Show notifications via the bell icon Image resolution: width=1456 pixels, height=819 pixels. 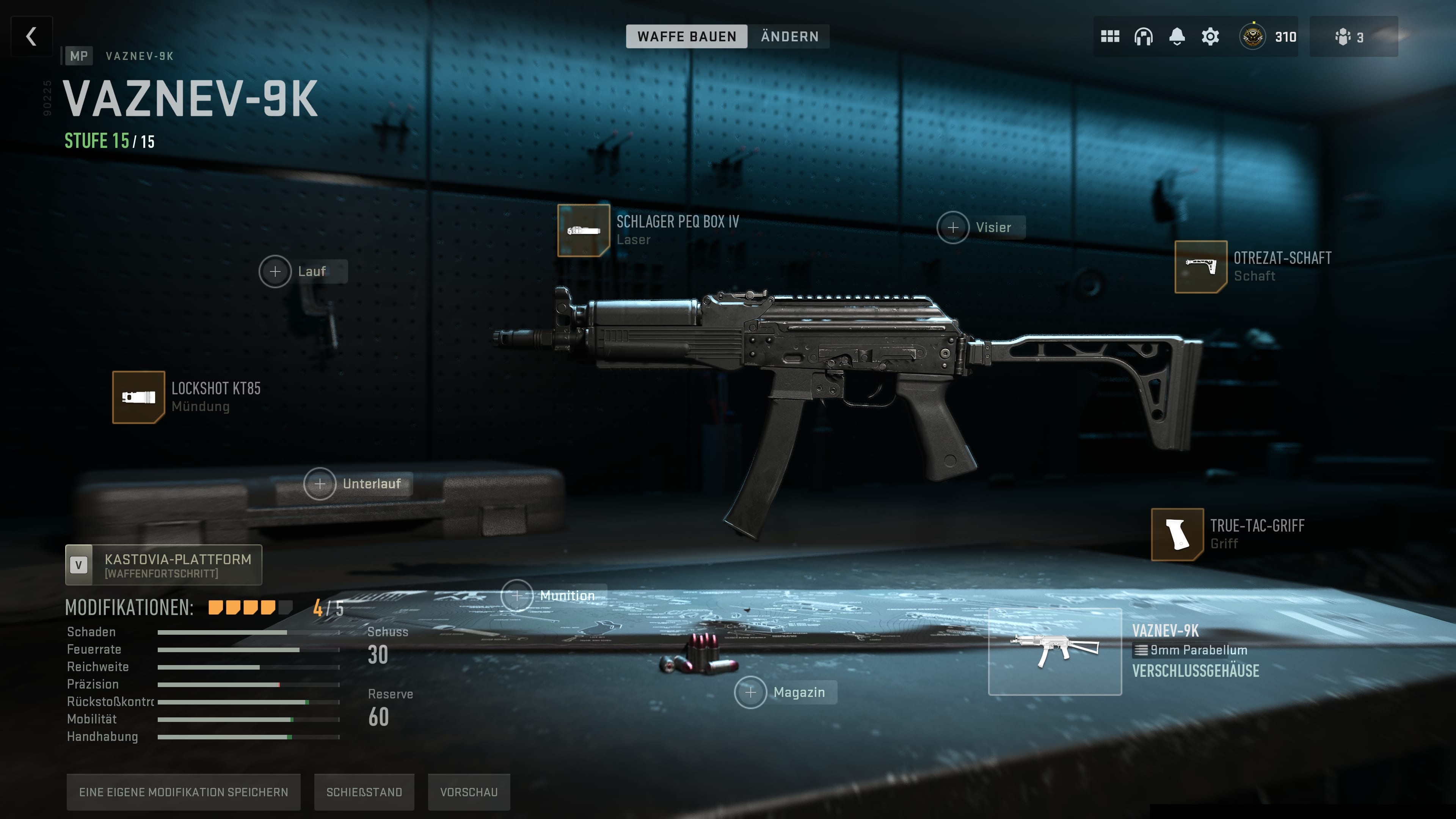[1177, 37]
